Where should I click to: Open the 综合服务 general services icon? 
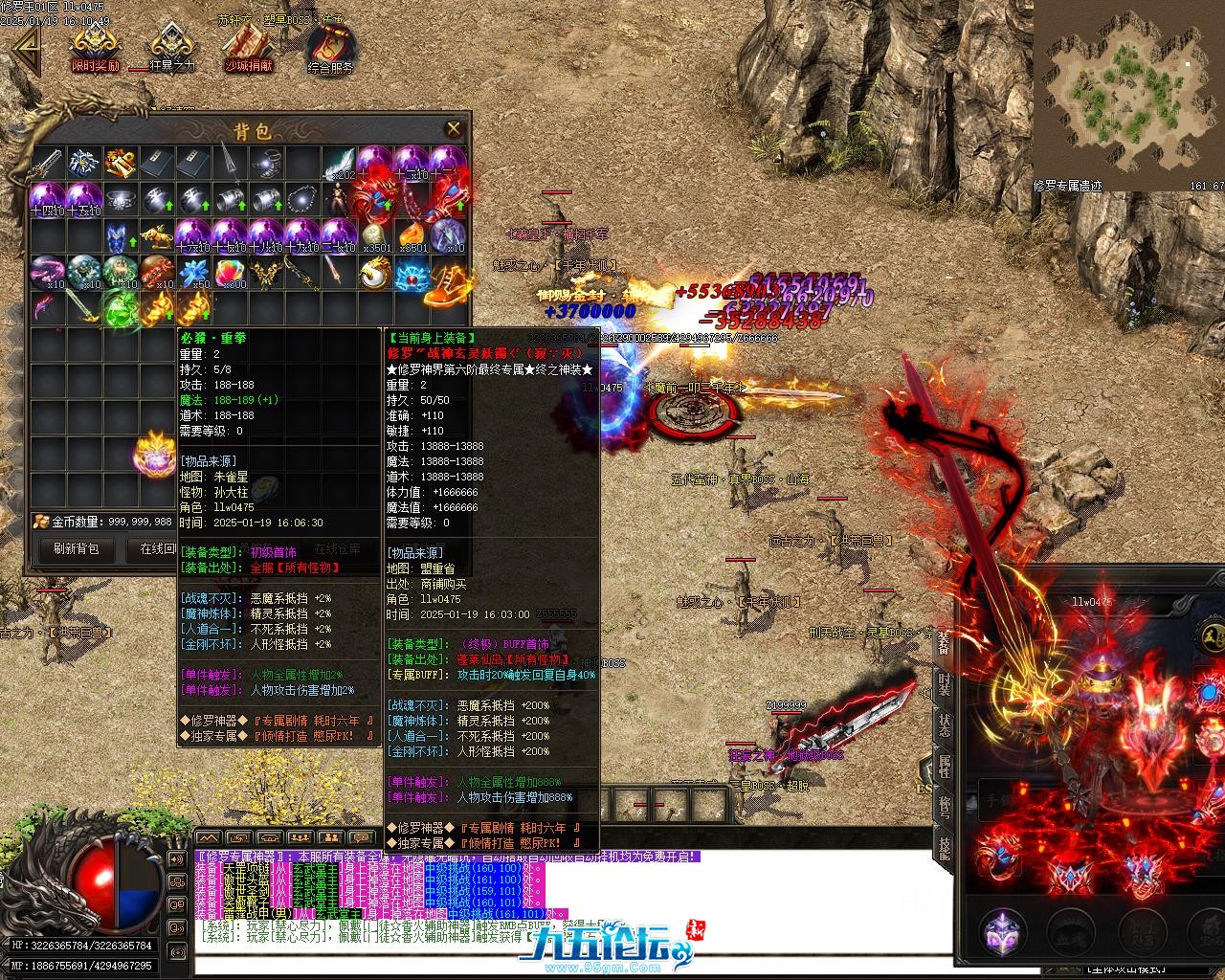click(330, 48)
